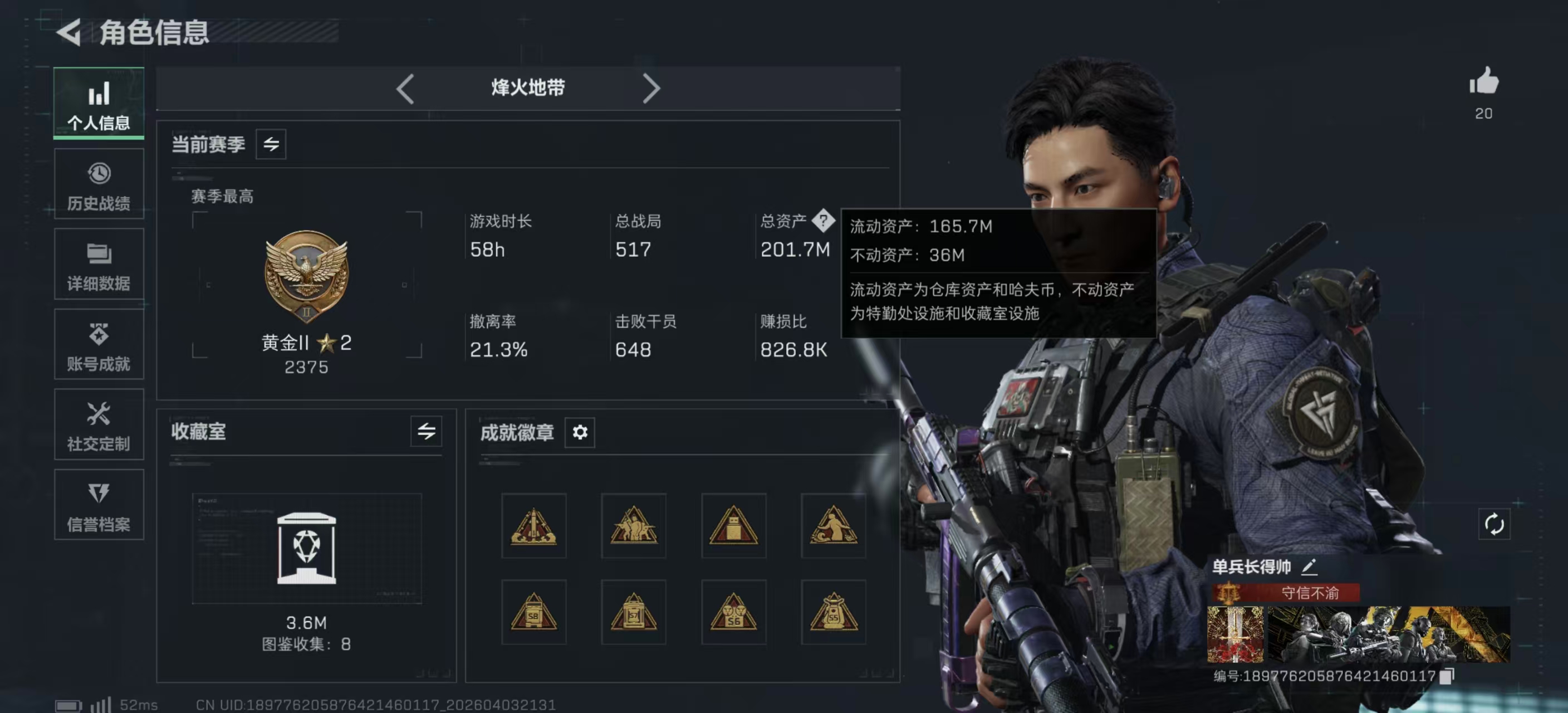
Task: Edit the player name 单兵长得帅
Action: click(1309, 567)
